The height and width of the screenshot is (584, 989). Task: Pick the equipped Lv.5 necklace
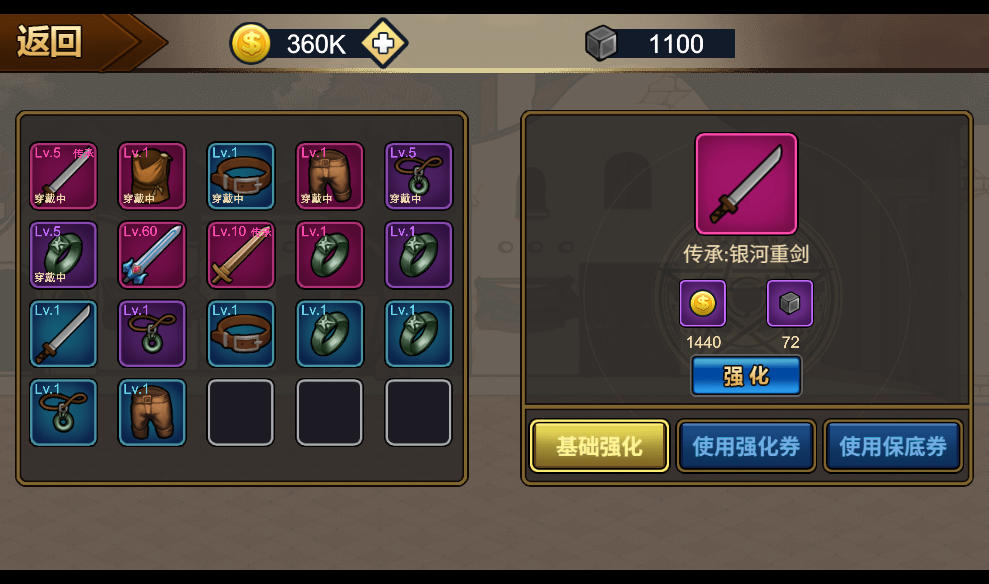pyautogui.click(x=419, y=176)
